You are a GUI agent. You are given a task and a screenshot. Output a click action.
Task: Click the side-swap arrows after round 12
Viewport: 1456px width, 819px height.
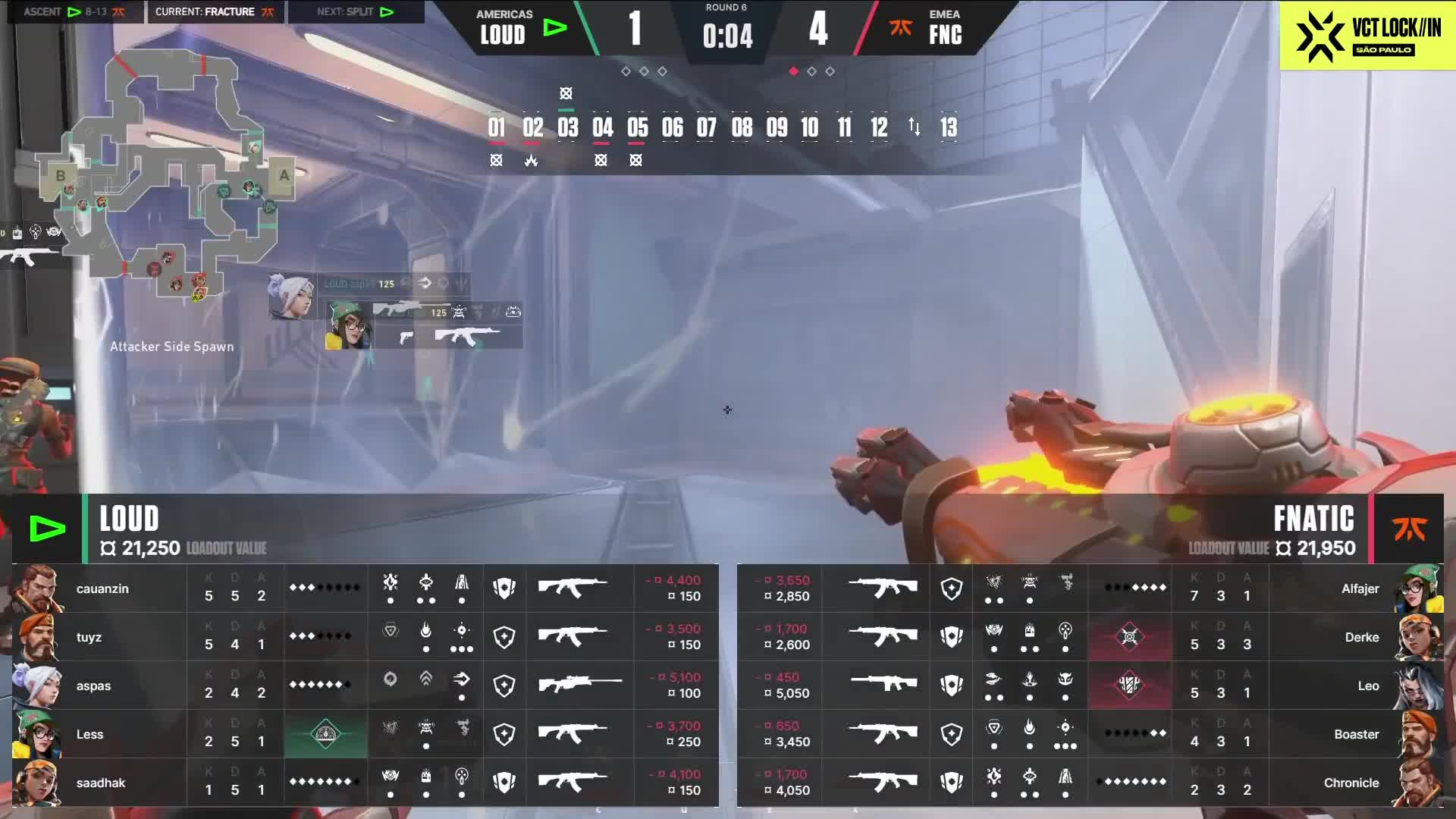pyautogui.click(x=914, y=127)
